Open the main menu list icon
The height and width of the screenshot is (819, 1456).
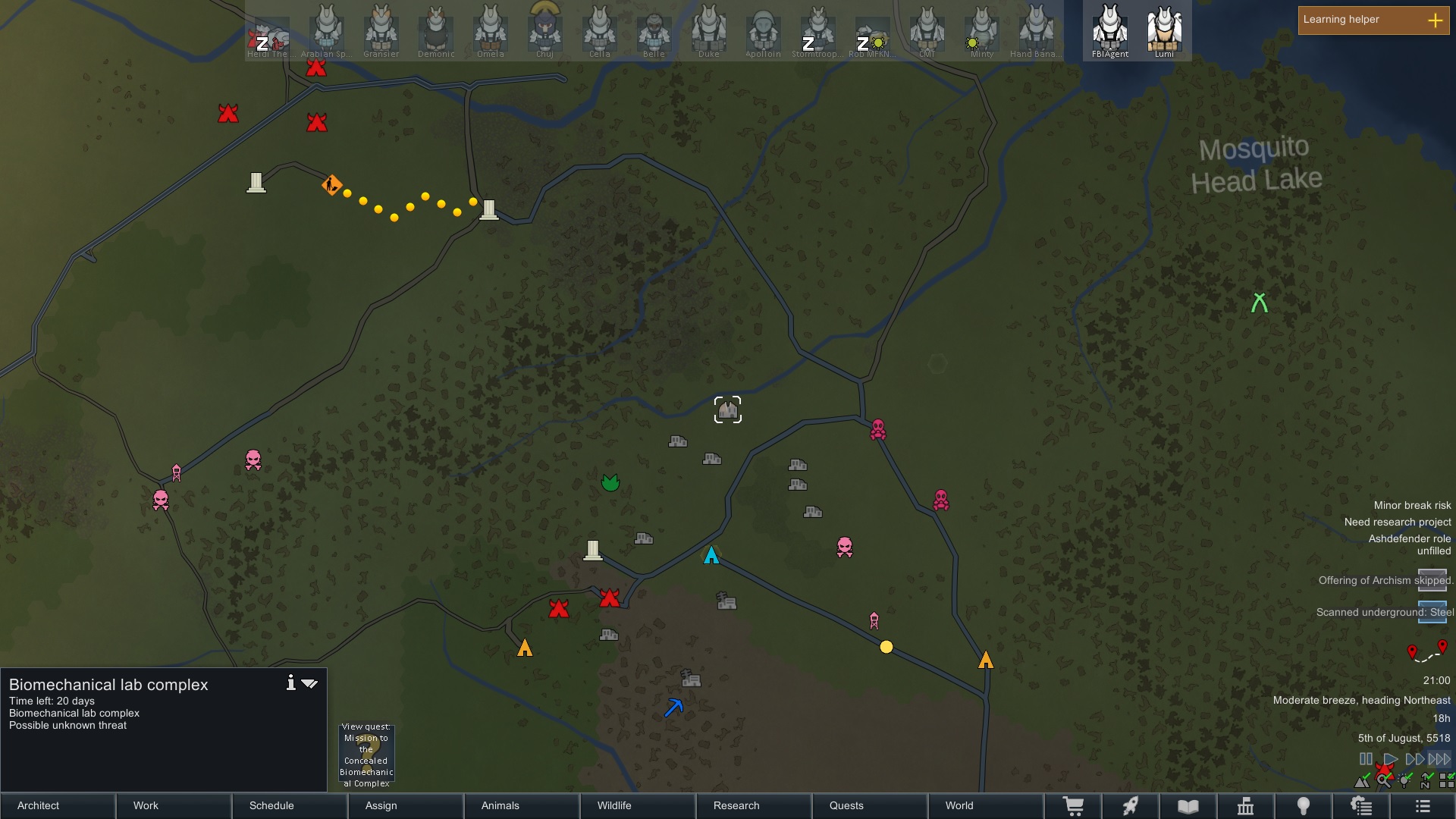pyautogui.click(x=1423, y=806)
